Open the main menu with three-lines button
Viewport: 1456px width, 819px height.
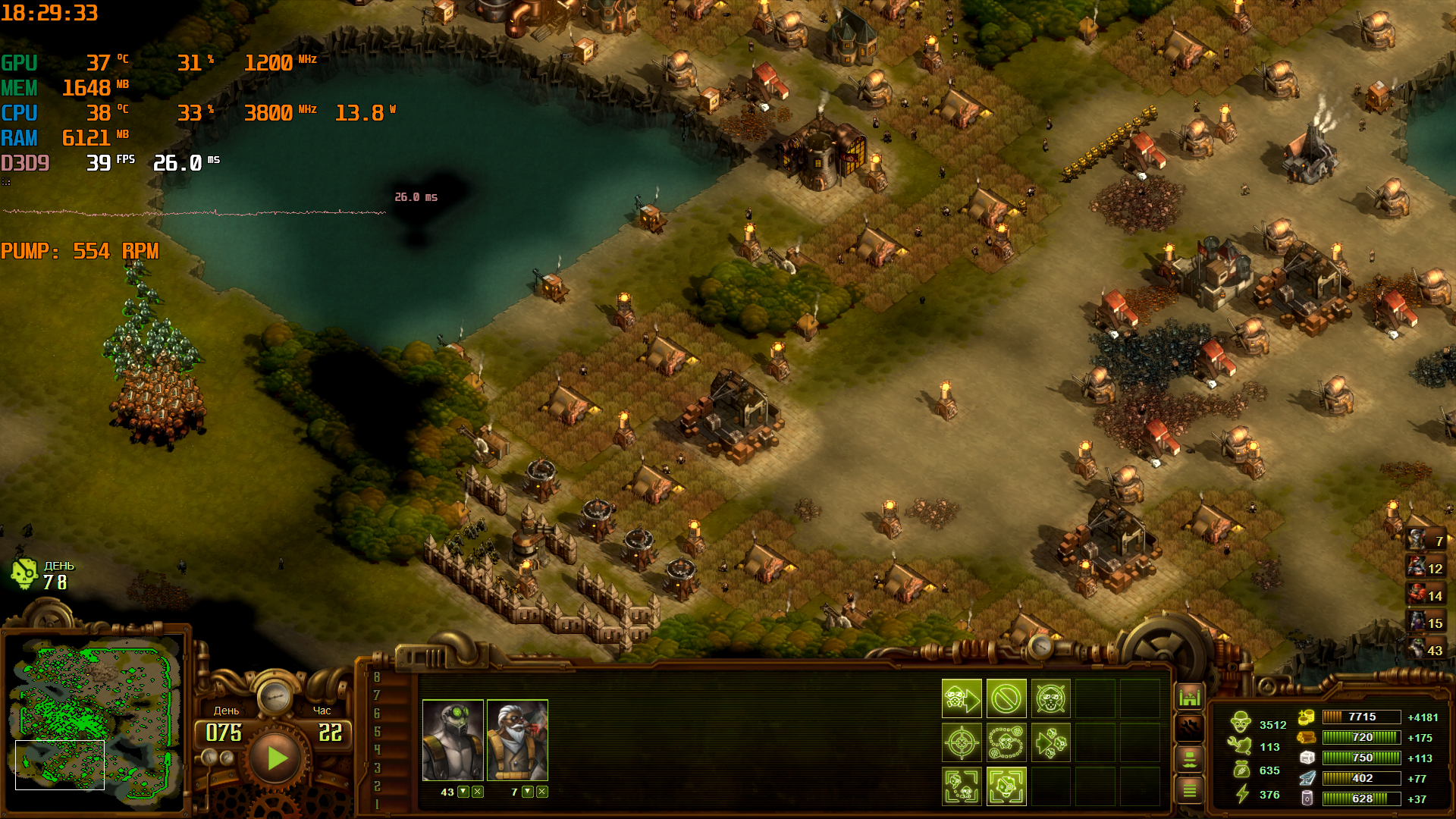1189,791
